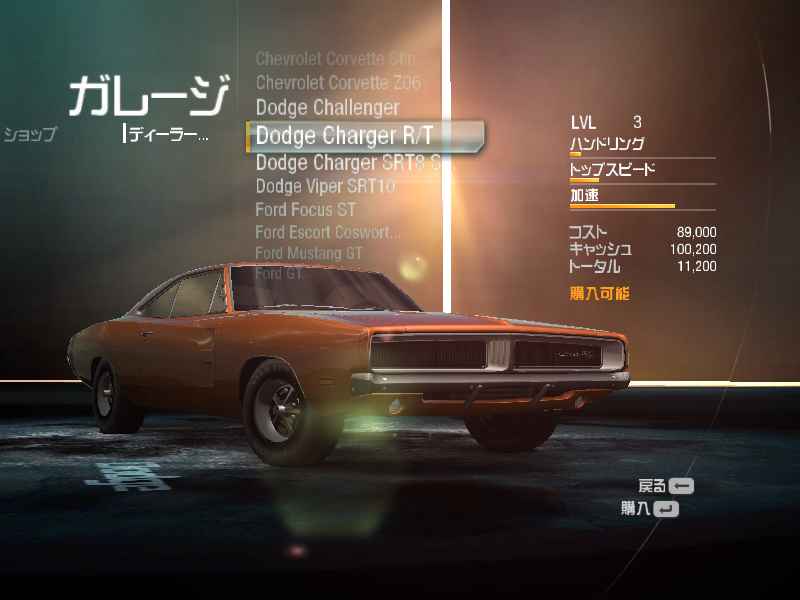
Task: Select Dodge Challenger from the car list
Action: (x=327, y=107)
